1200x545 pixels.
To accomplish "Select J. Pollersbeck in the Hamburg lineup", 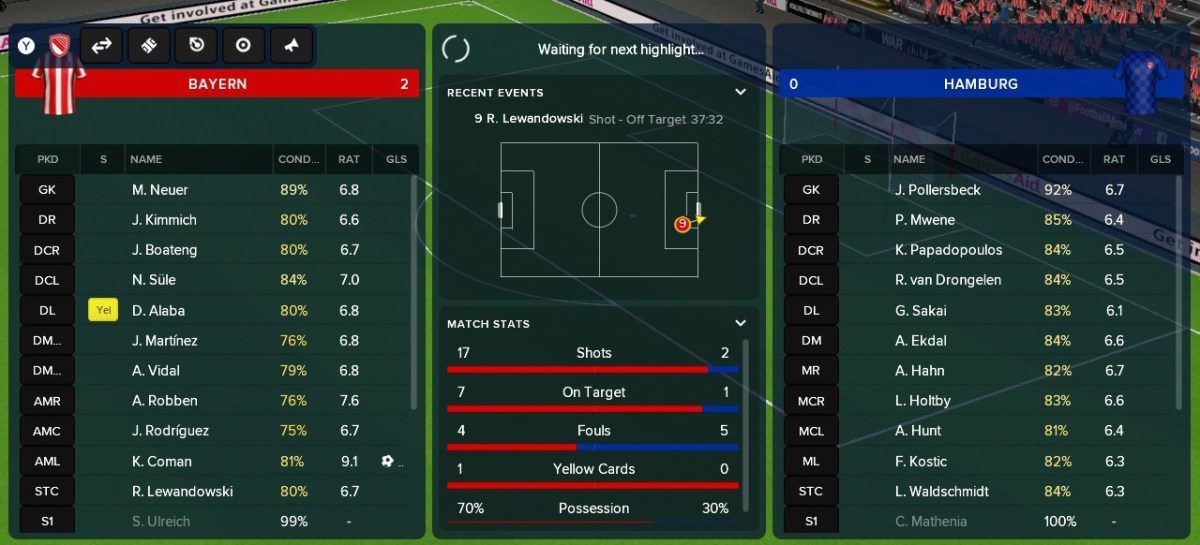I will coord(938,190).
